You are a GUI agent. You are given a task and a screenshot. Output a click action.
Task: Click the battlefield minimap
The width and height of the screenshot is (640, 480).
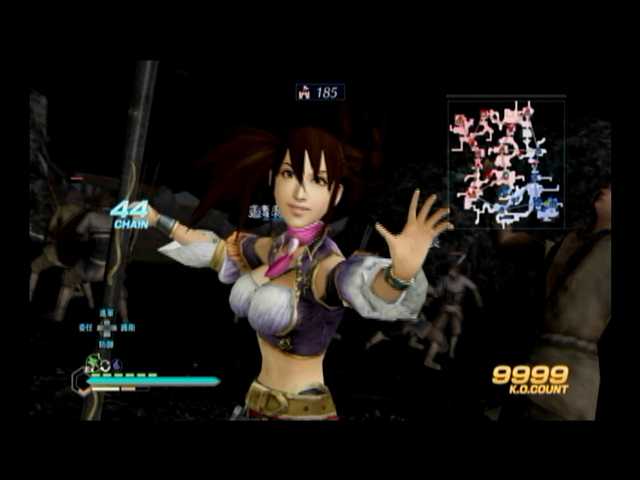pyautogui.click(x=506, y=163)
